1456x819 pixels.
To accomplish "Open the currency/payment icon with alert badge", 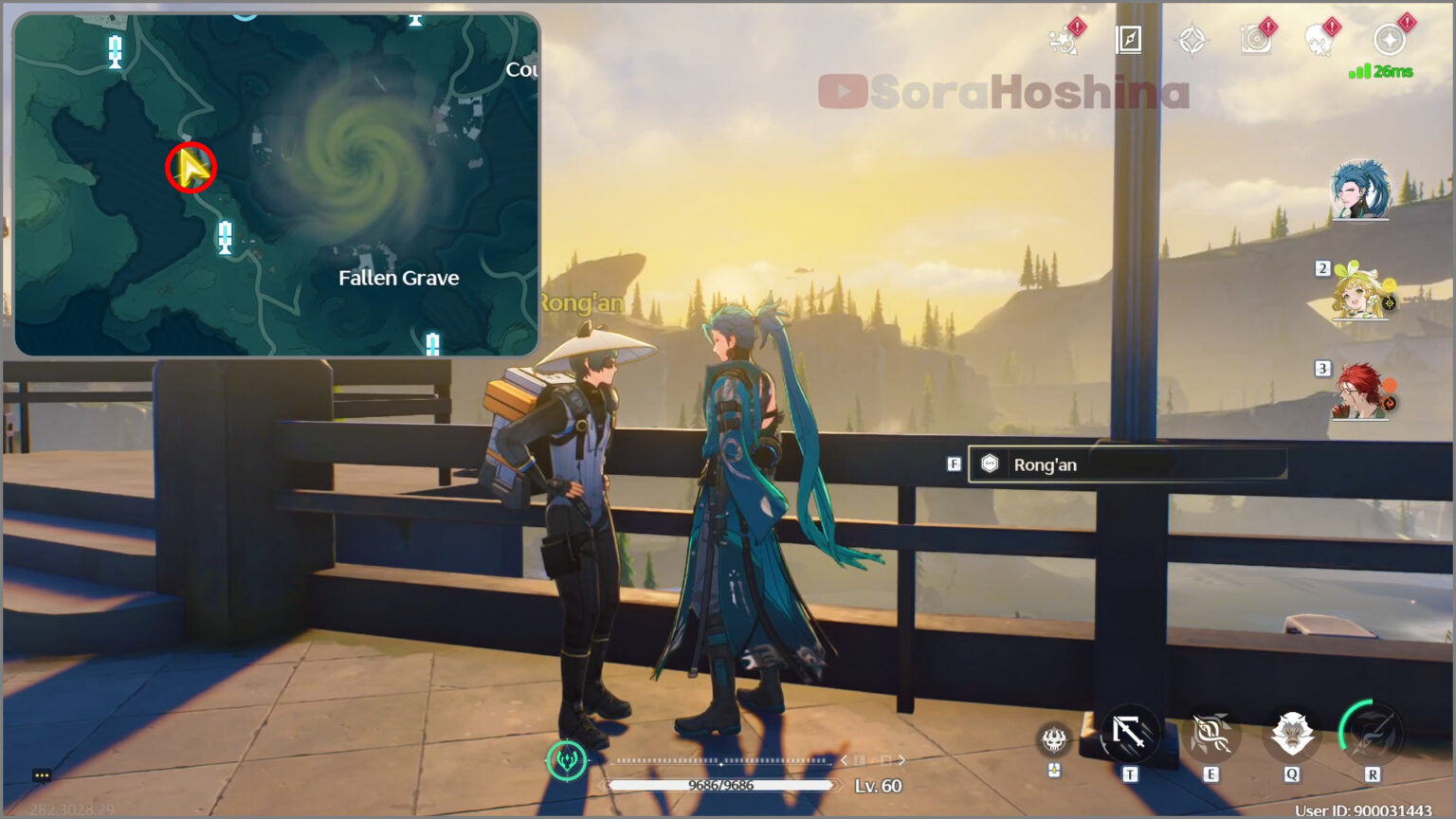I will click(1386, 38).
